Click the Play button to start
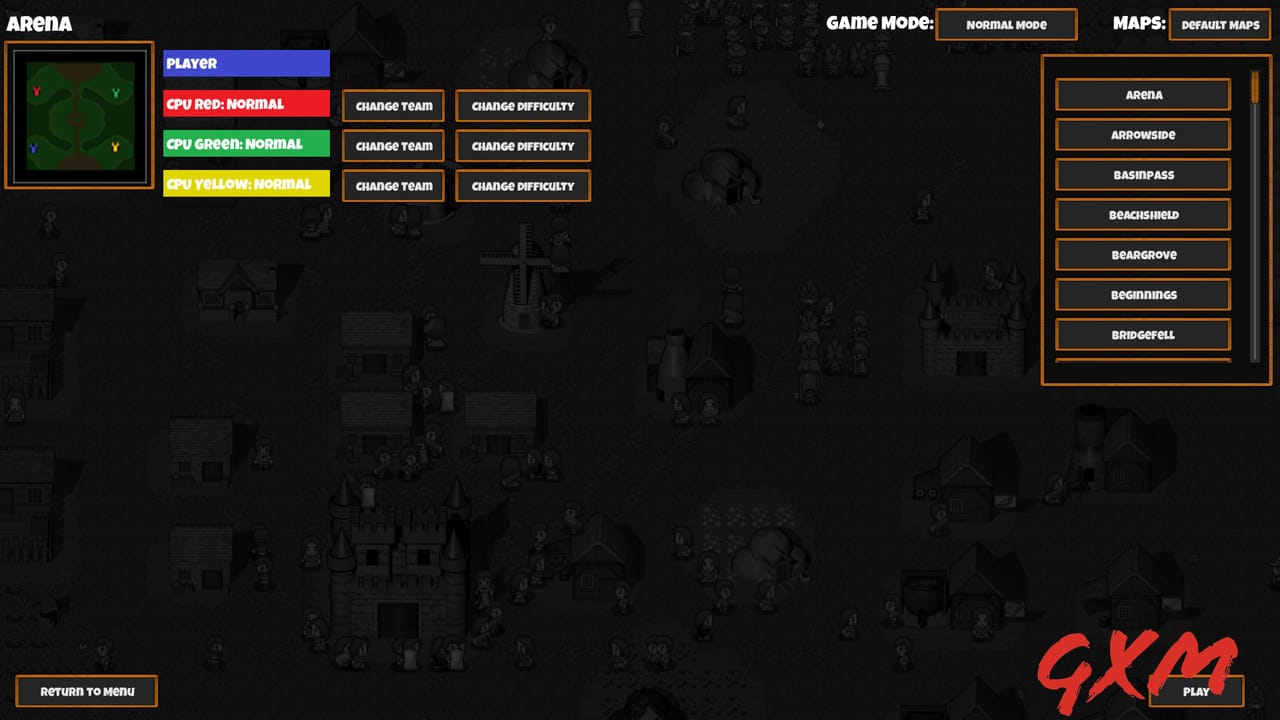Screen dimensions: 1280x720 [1196, 691]
